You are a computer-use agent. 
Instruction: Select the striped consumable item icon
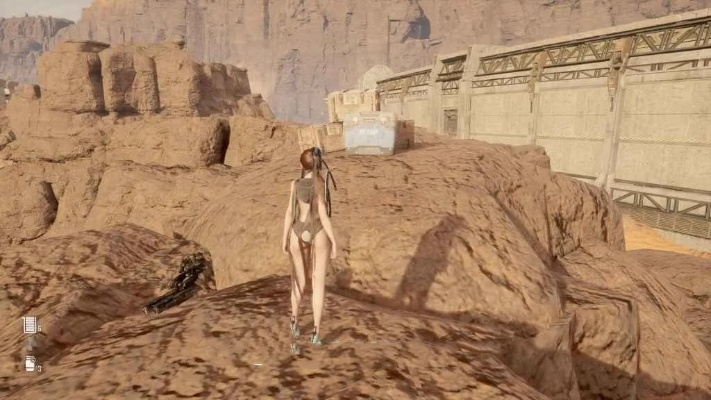(x=29, y=324)
